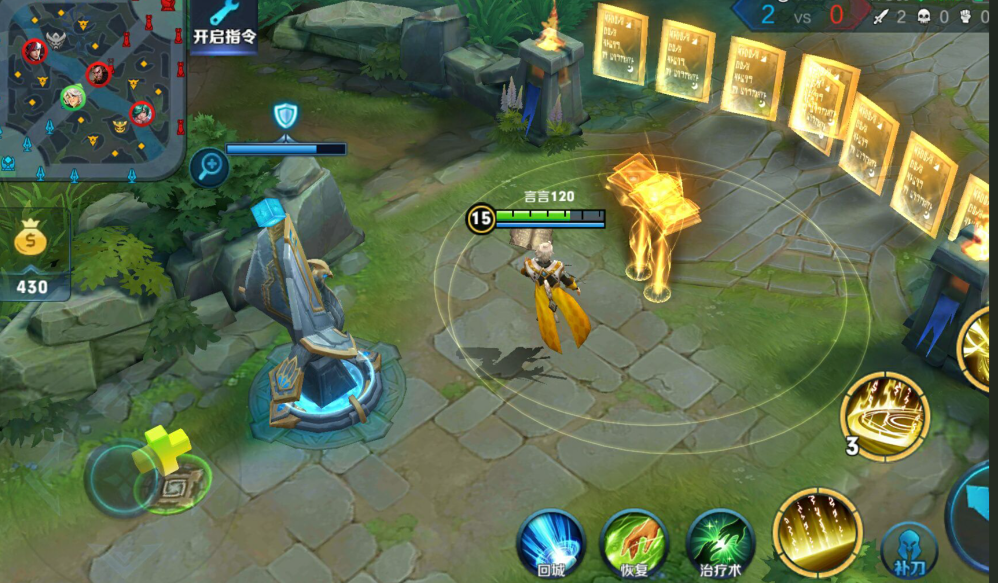Hit the large blue basic attack button
The image size is (998, 583).
pyautogui.click(x=978, y=525)
